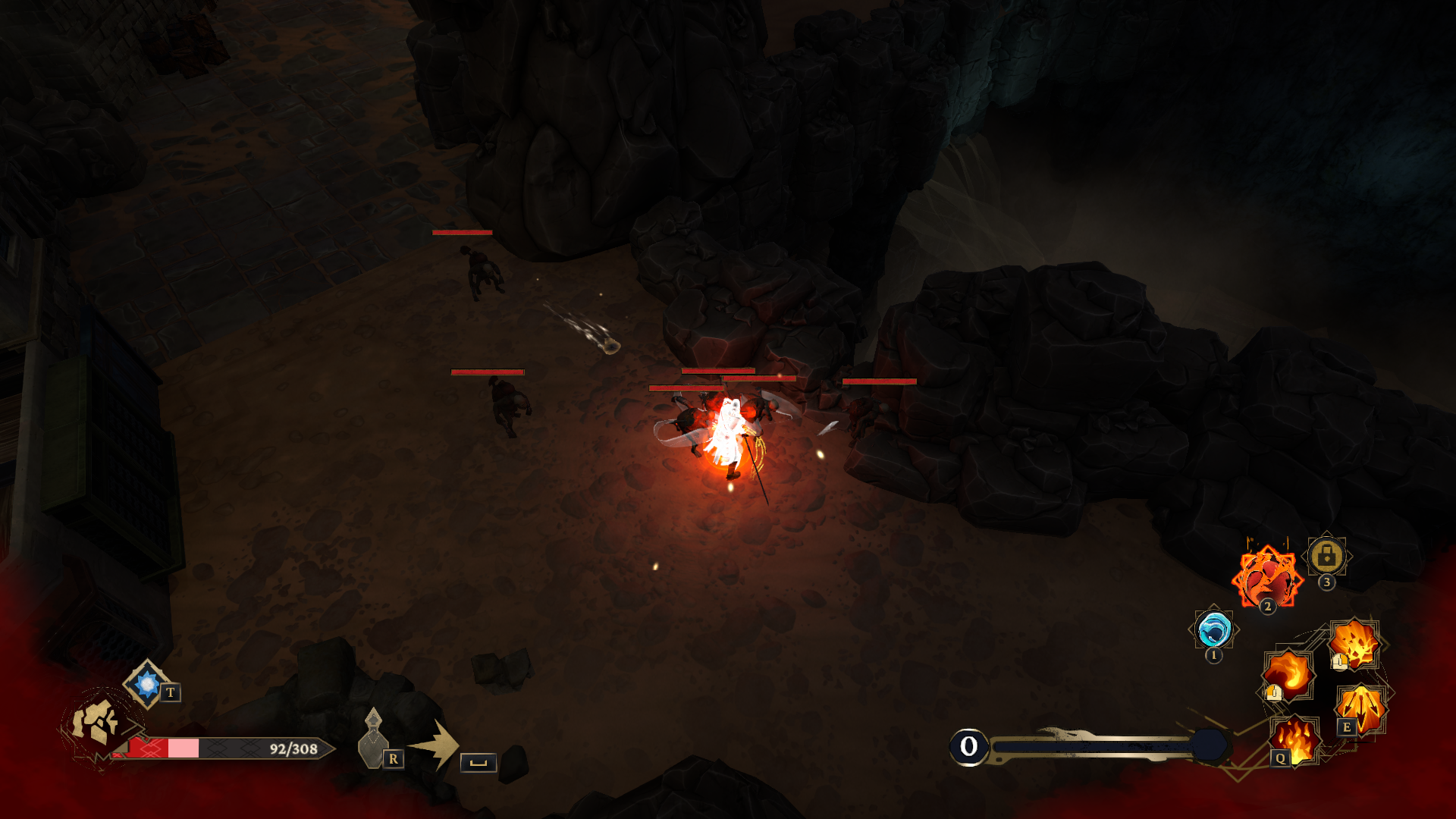Use the exploding rock burst attack
The height and width of the screenshot is (819, 1456).
coord(1355,644)
